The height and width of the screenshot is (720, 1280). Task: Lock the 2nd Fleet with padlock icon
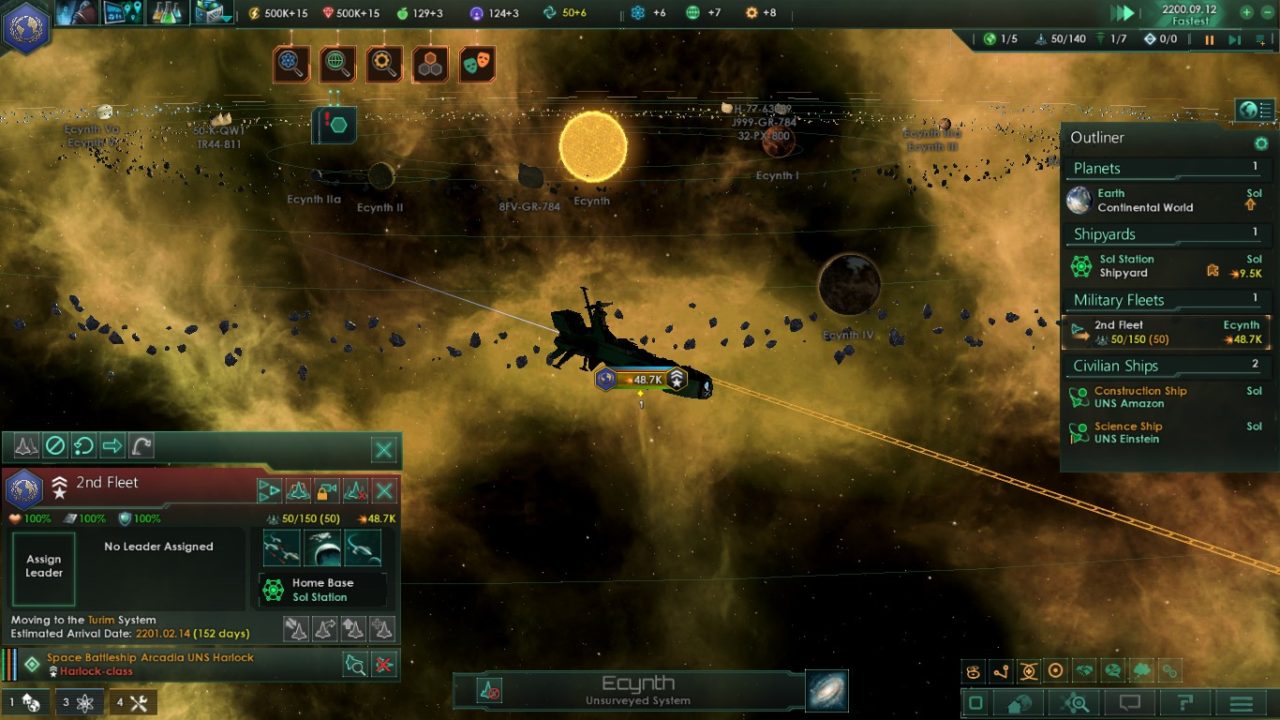click(x=327, y=491)
